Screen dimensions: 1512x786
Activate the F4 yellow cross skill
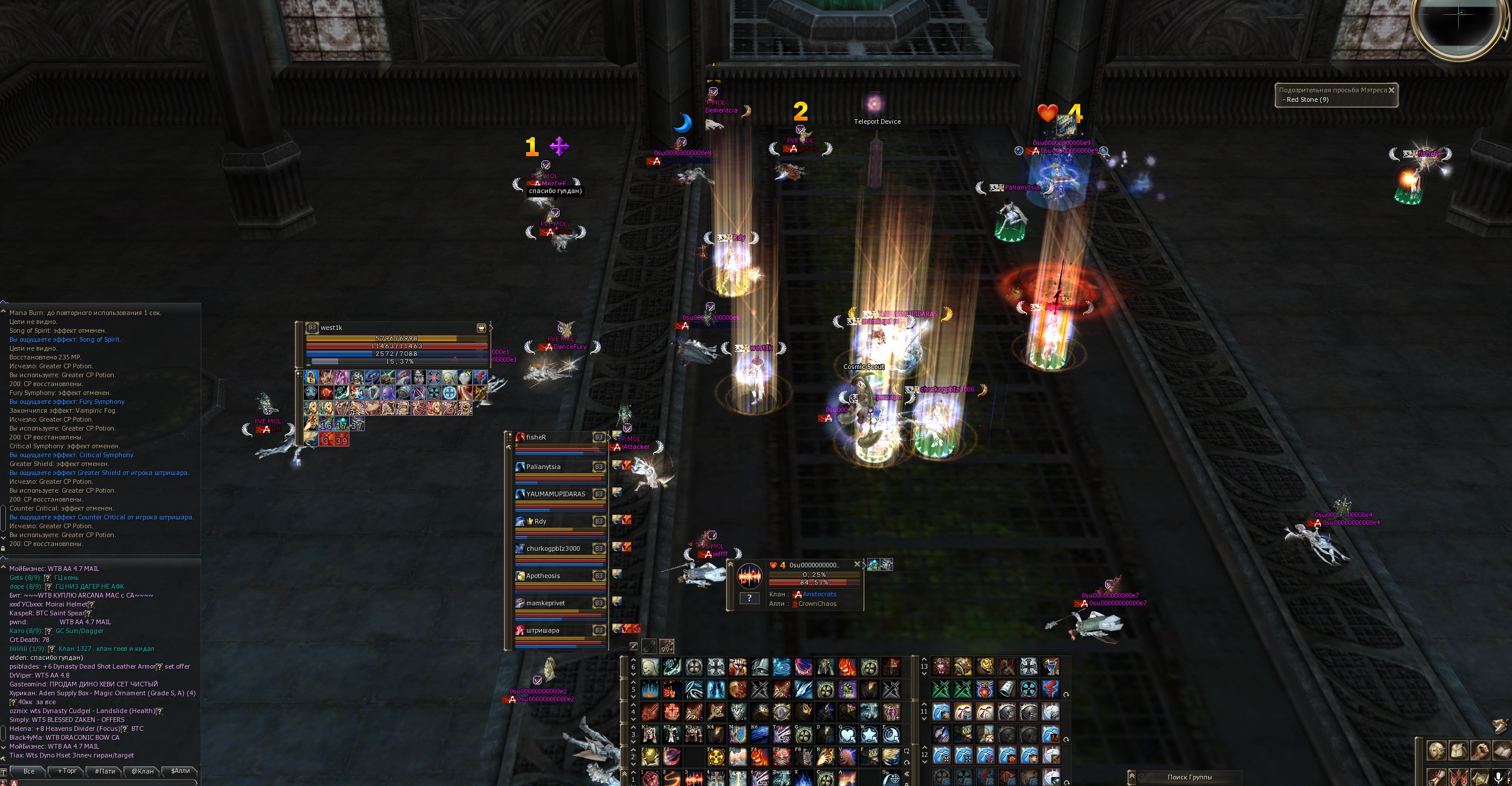[x=716, y=756]
